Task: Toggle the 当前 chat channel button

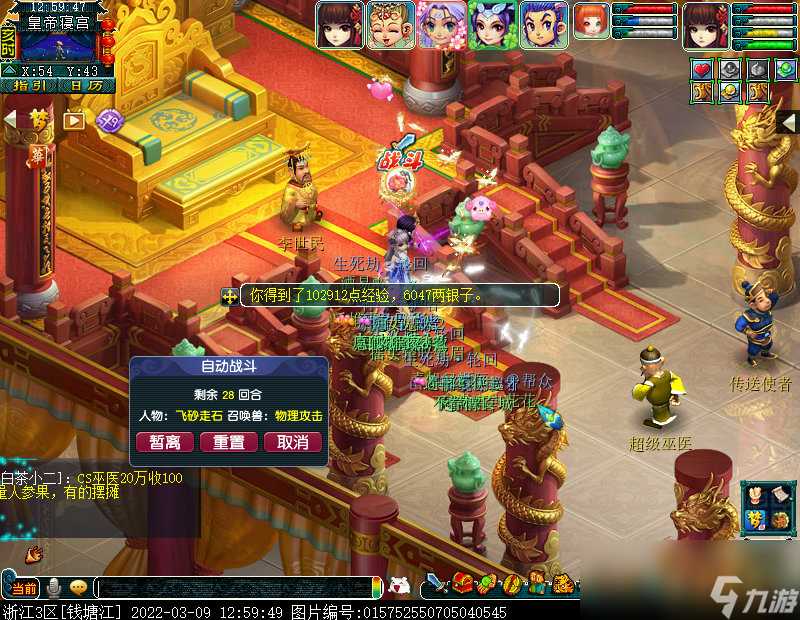Action: [25, 587]
